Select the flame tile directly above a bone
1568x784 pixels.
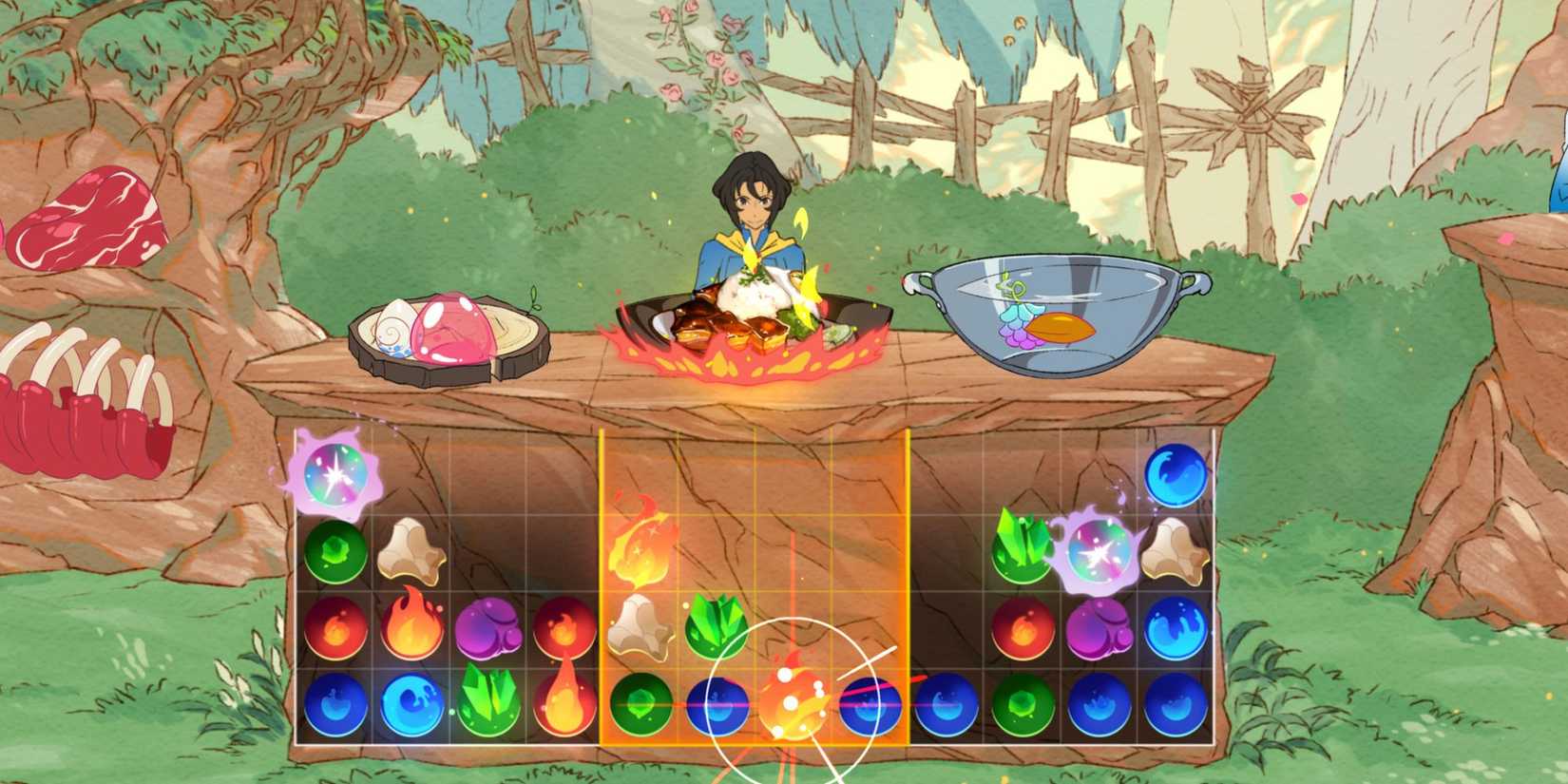pos(639,549)
